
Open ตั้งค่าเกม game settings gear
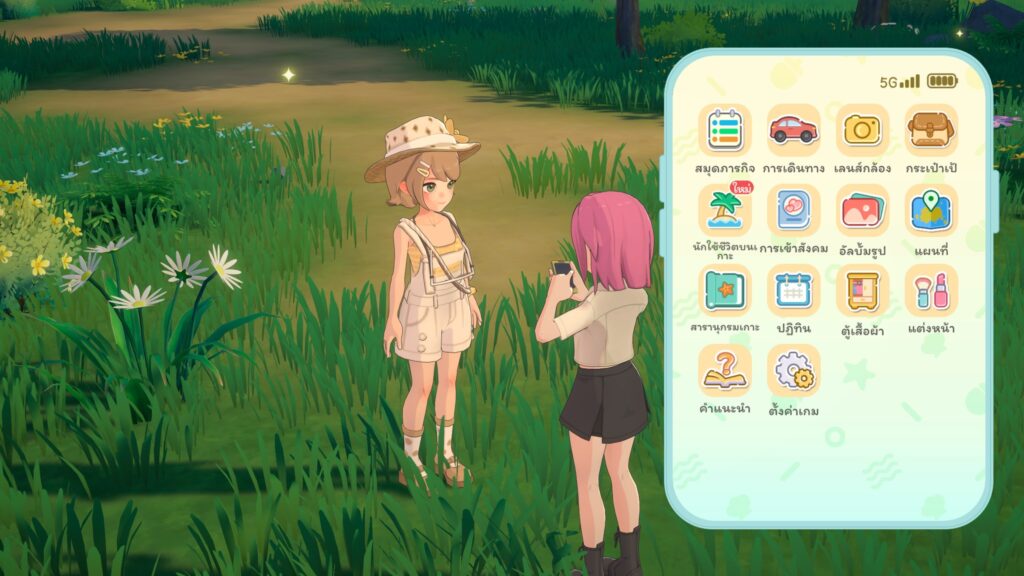click(793, 370)
